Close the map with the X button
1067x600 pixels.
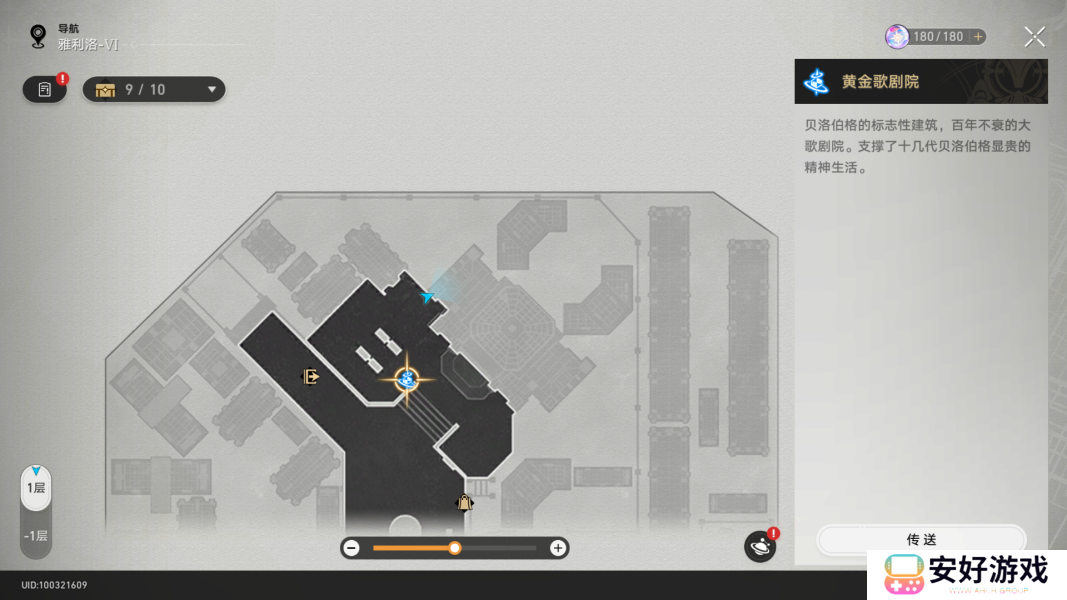coord(1034,38)
